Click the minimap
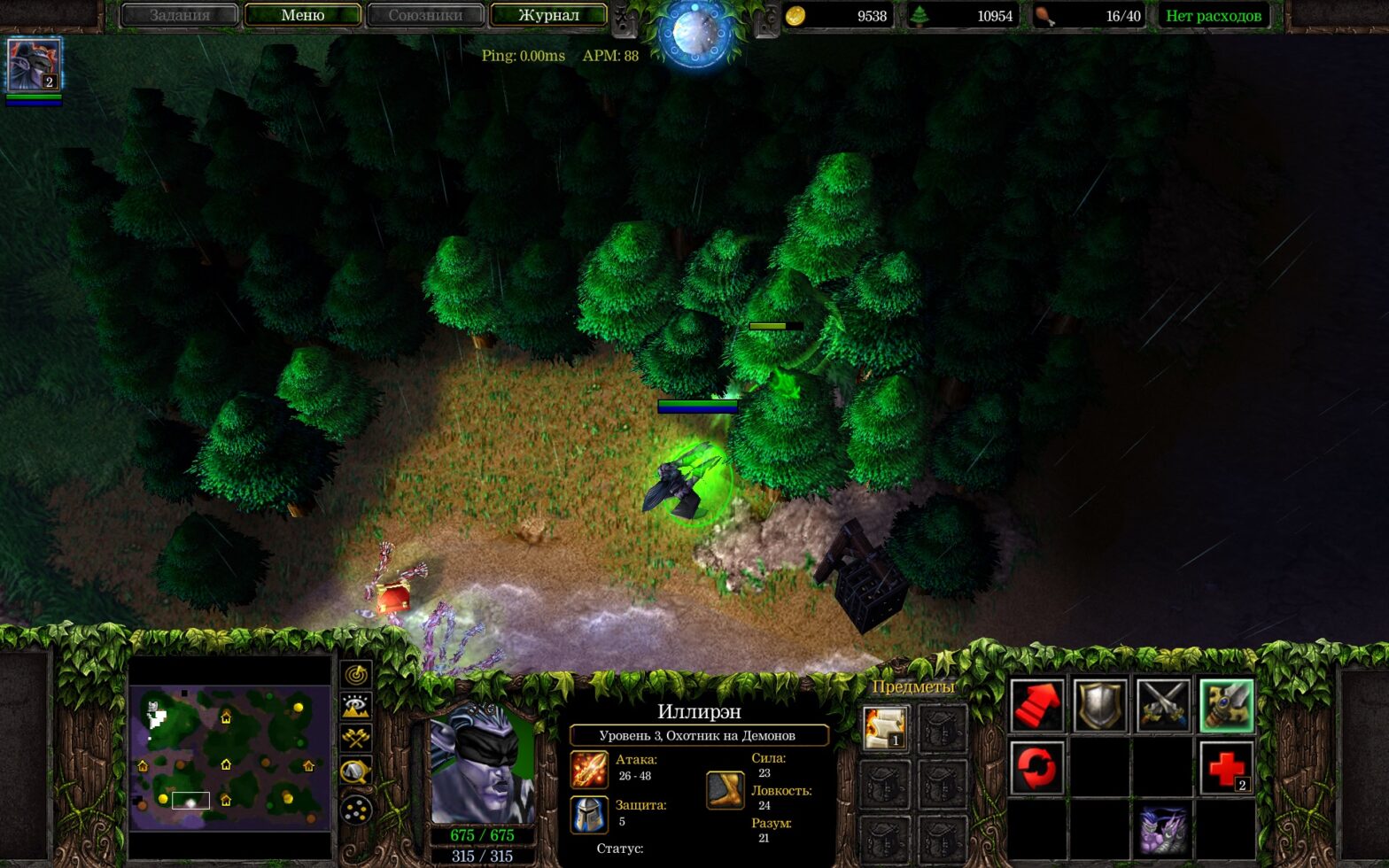1389x868 pixels. [x=230, y=757]
